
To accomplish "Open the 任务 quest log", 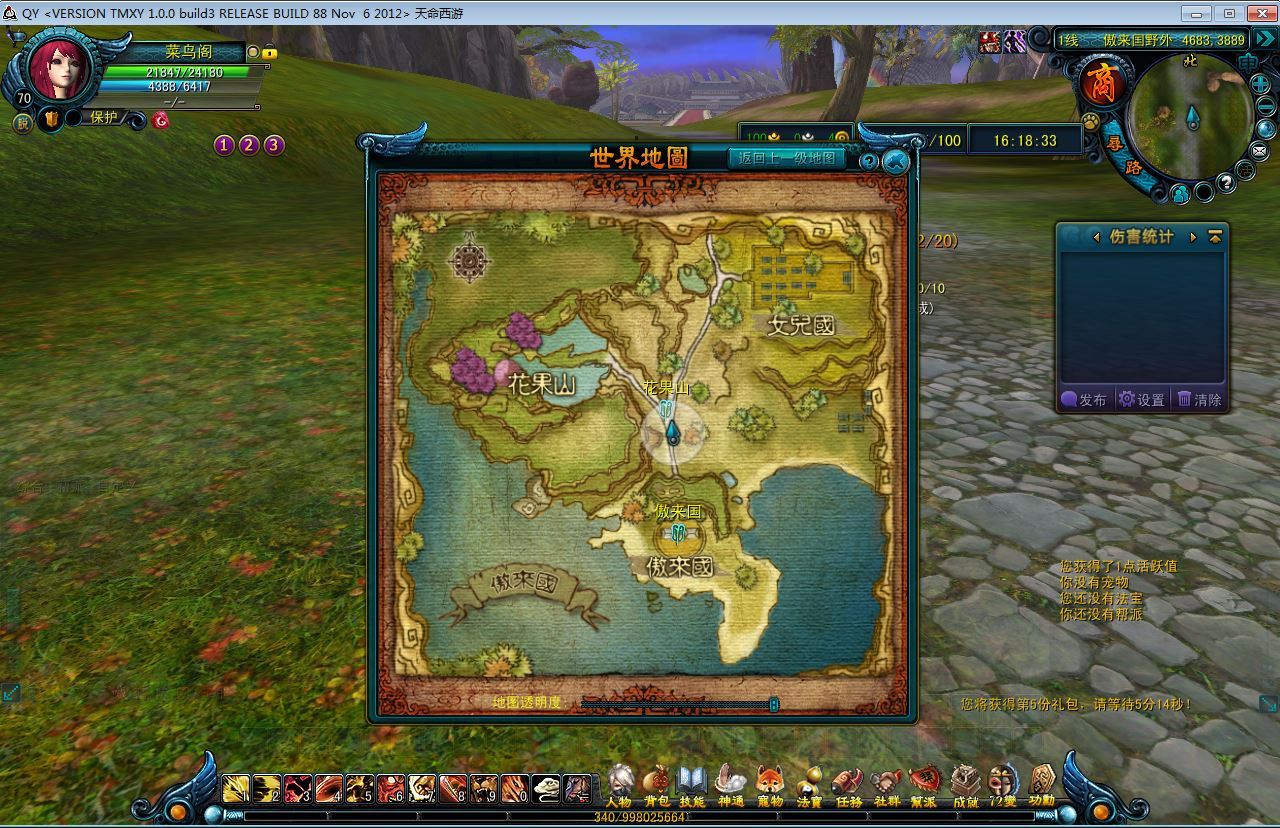I will [x=848, y=785].
